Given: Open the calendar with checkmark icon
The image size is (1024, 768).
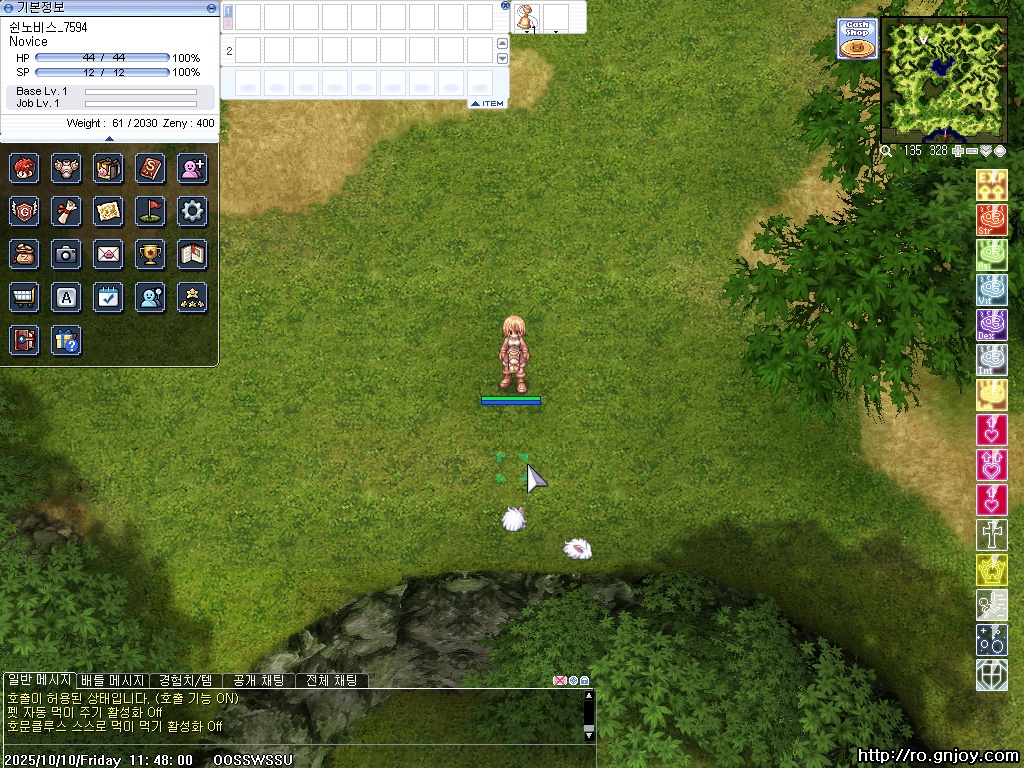Looking at the screenshot, I should (108, 297).
